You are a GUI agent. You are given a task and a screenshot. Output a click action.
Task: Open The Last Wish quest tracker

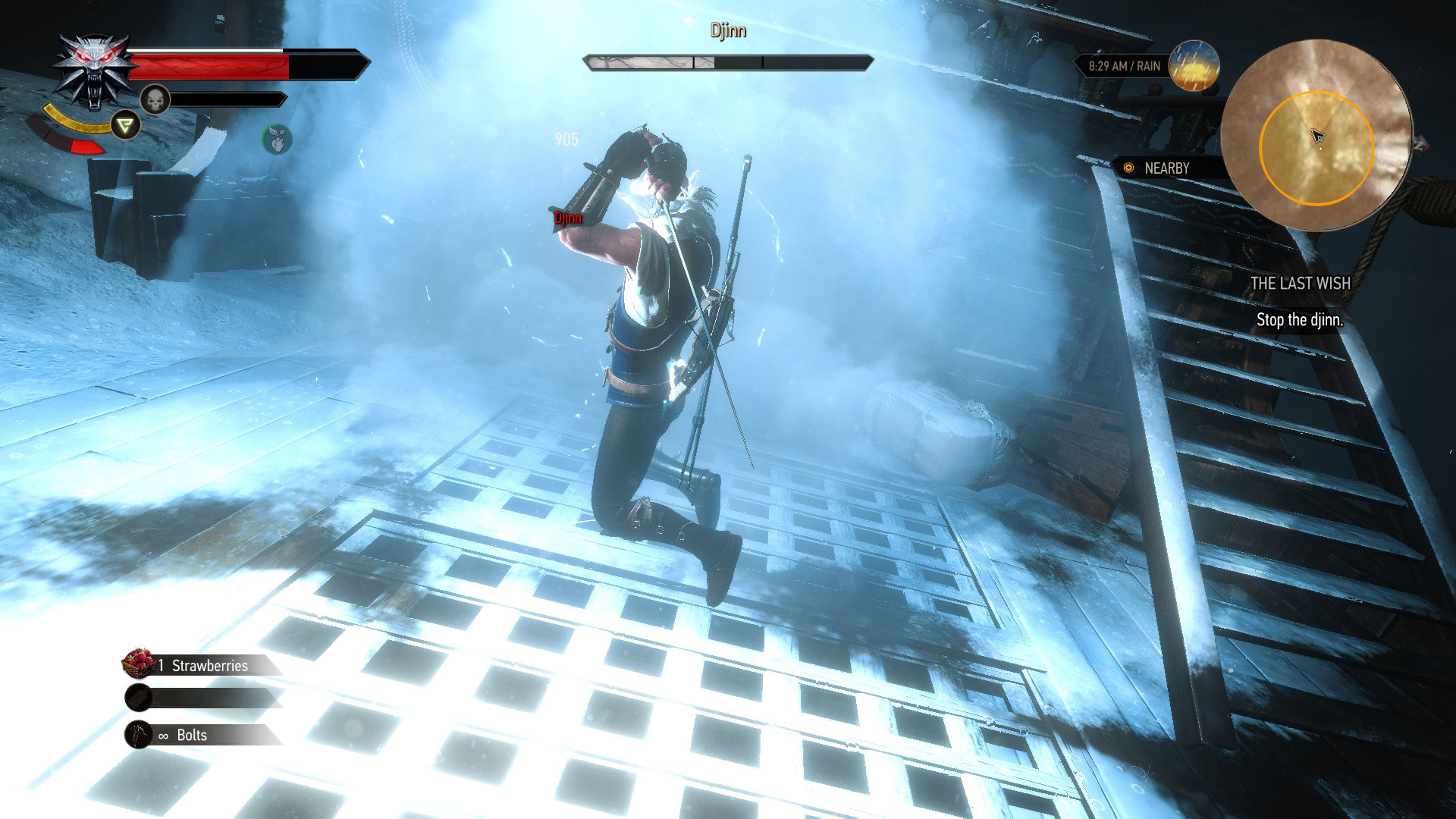(x=1300, y=284)
